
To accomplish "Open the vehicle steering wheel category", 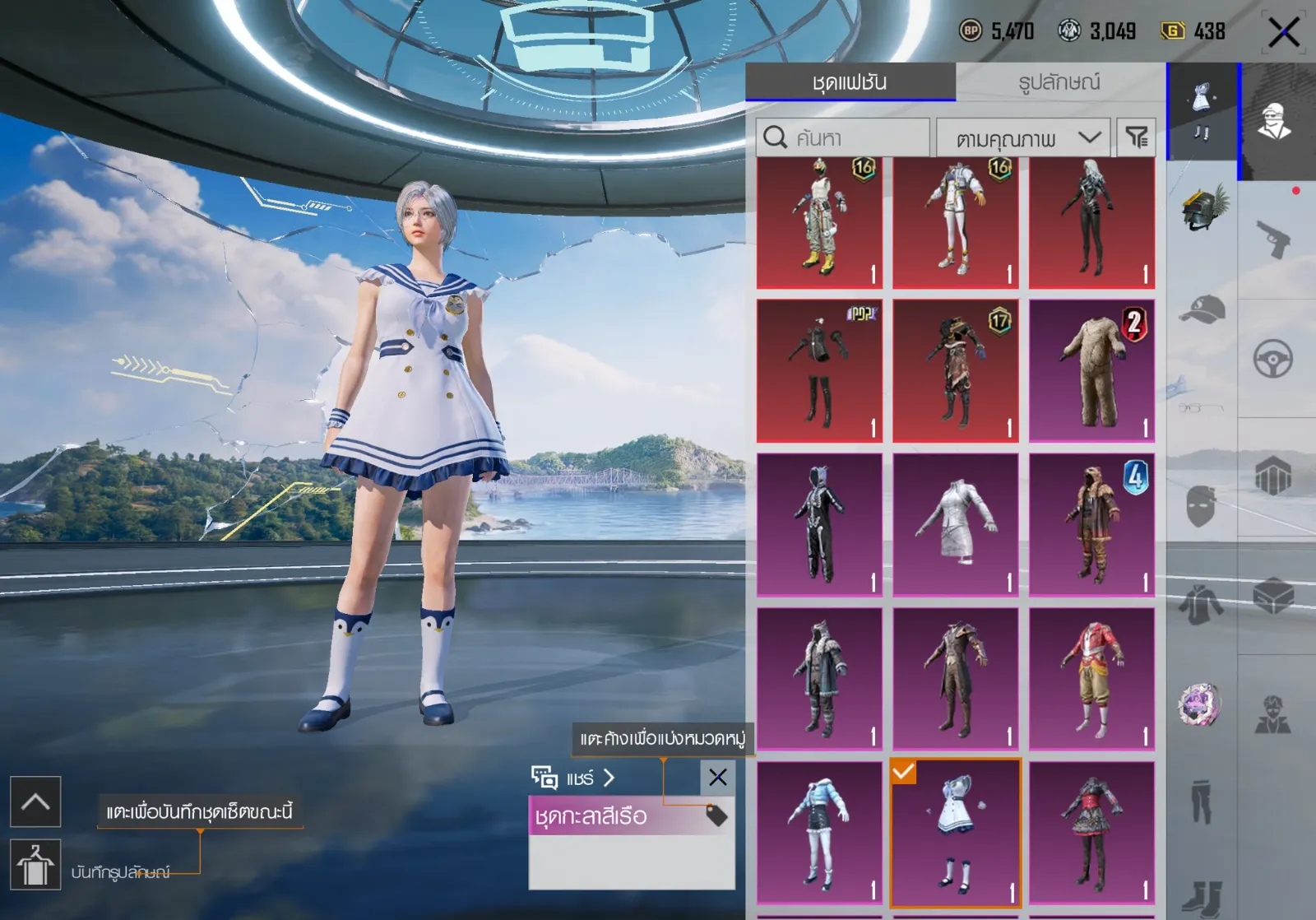I will [1273, 359].
